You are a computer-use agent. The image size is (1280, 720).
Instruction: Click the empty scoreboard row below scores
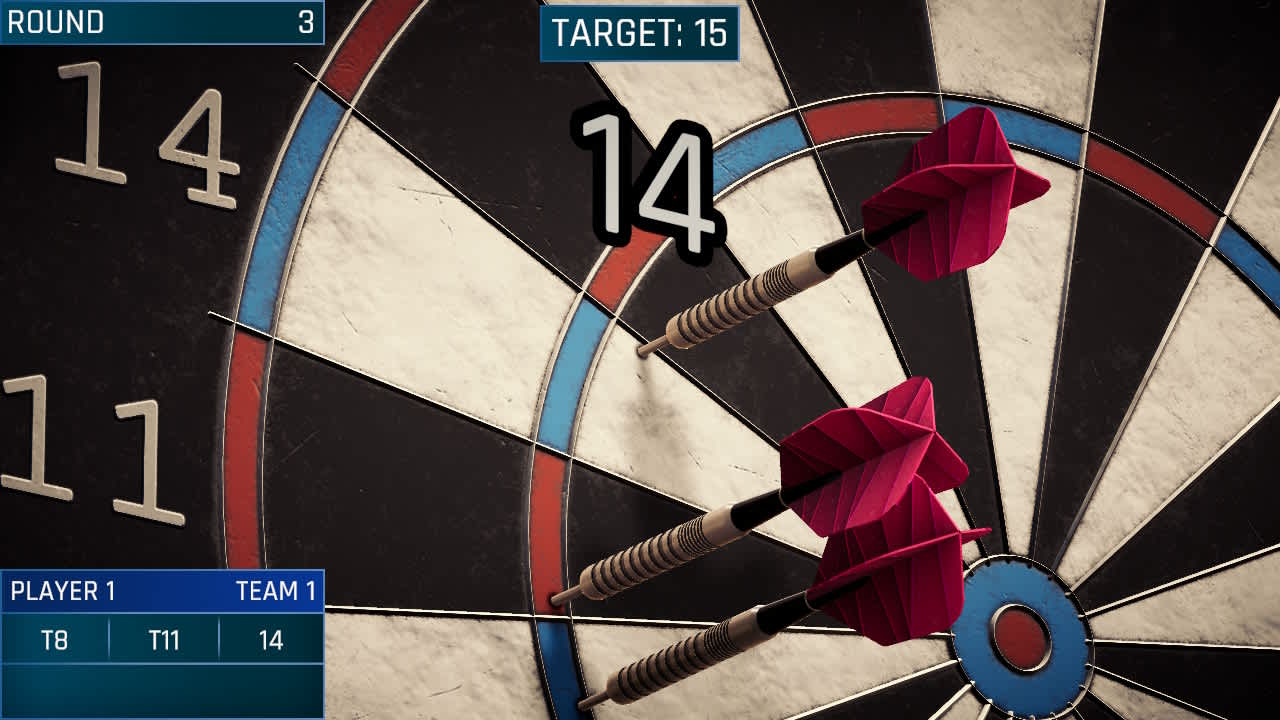[x=160, y=690]
